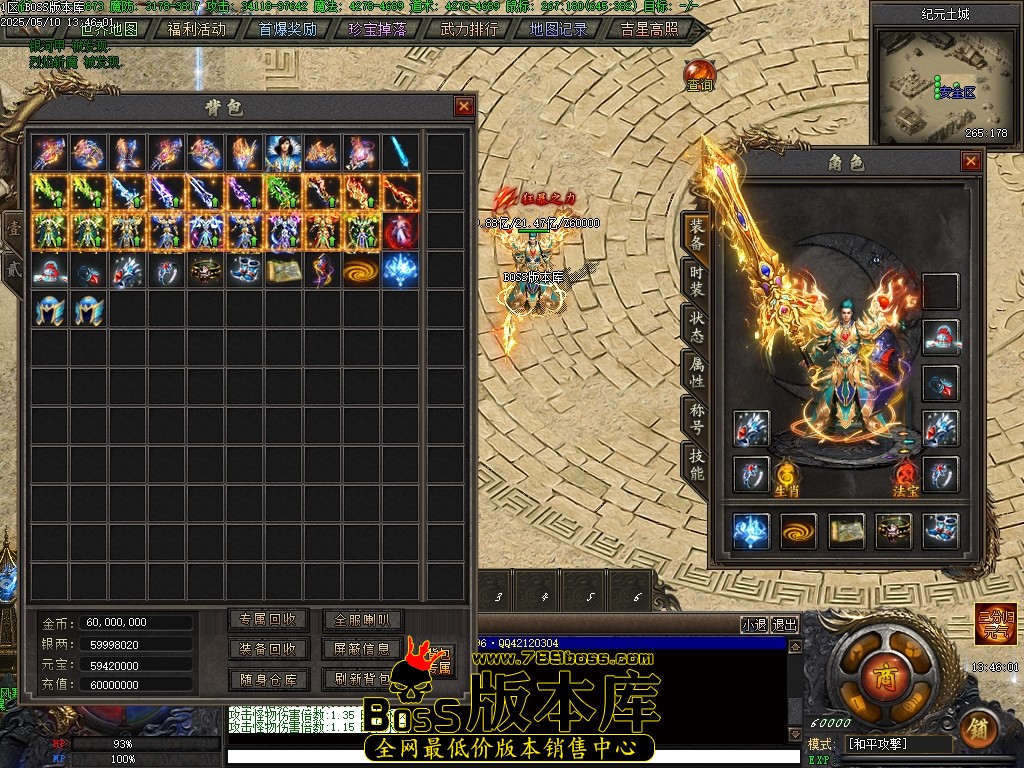Click the 装备回收 equipment recycle button

[268, 649]
